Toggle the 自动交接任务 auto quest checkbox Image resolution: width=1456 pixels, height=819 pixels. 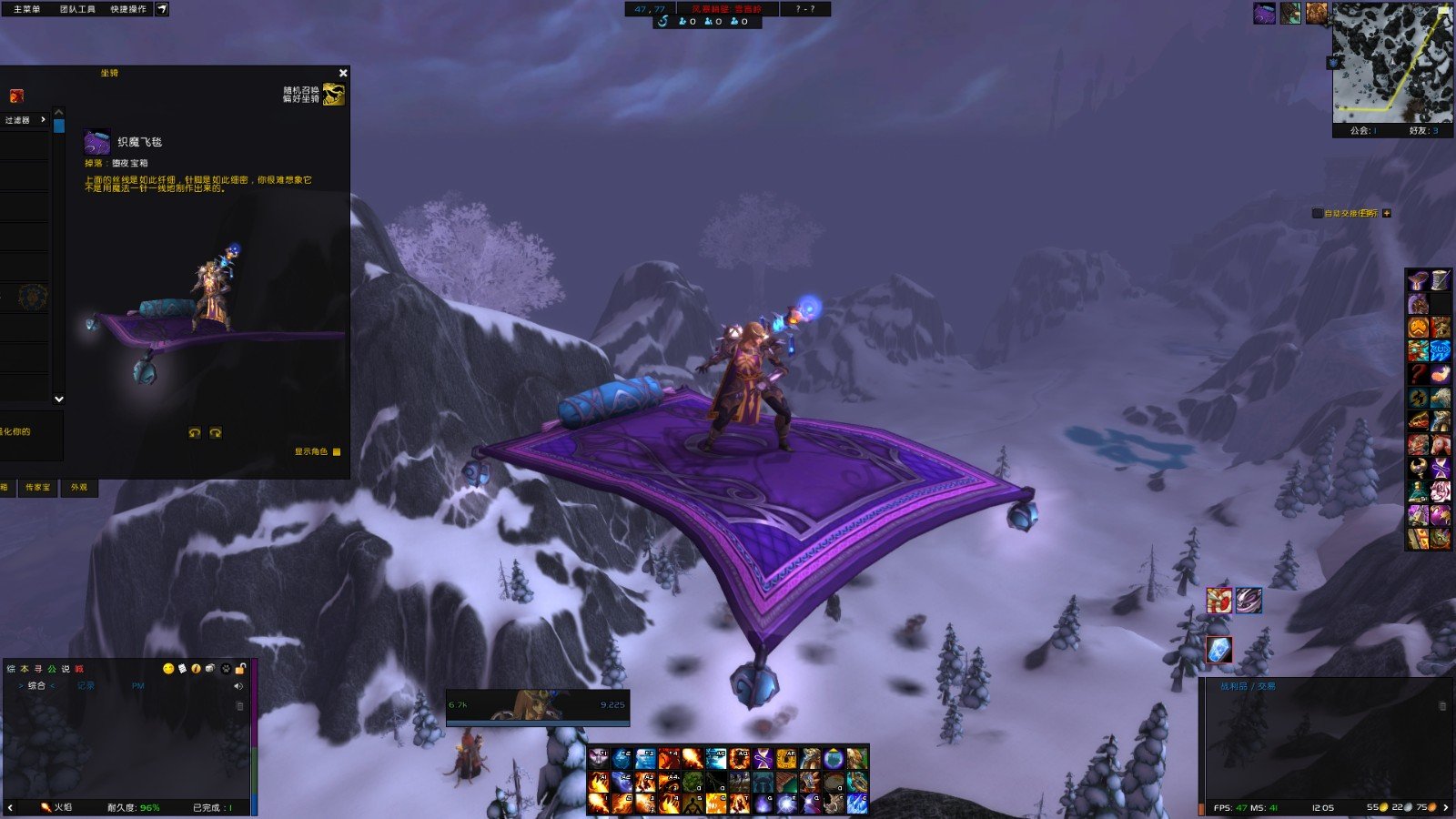tap(1317, 213)
